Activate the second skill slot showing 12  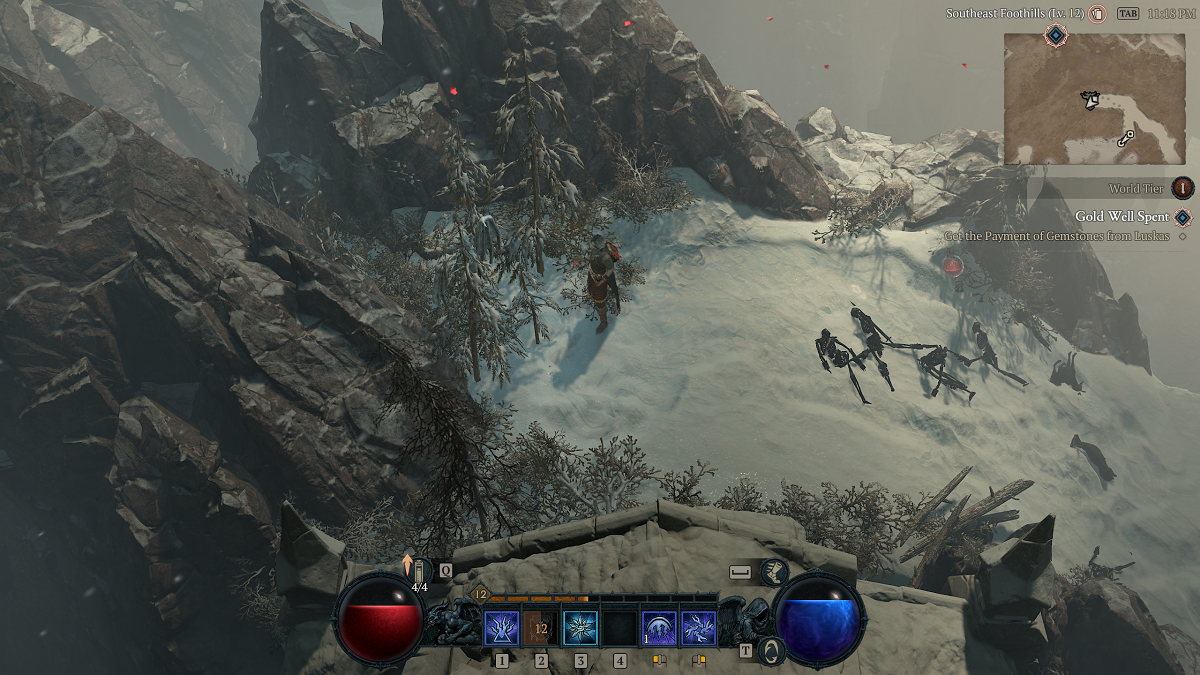click(x=541, y=628)
